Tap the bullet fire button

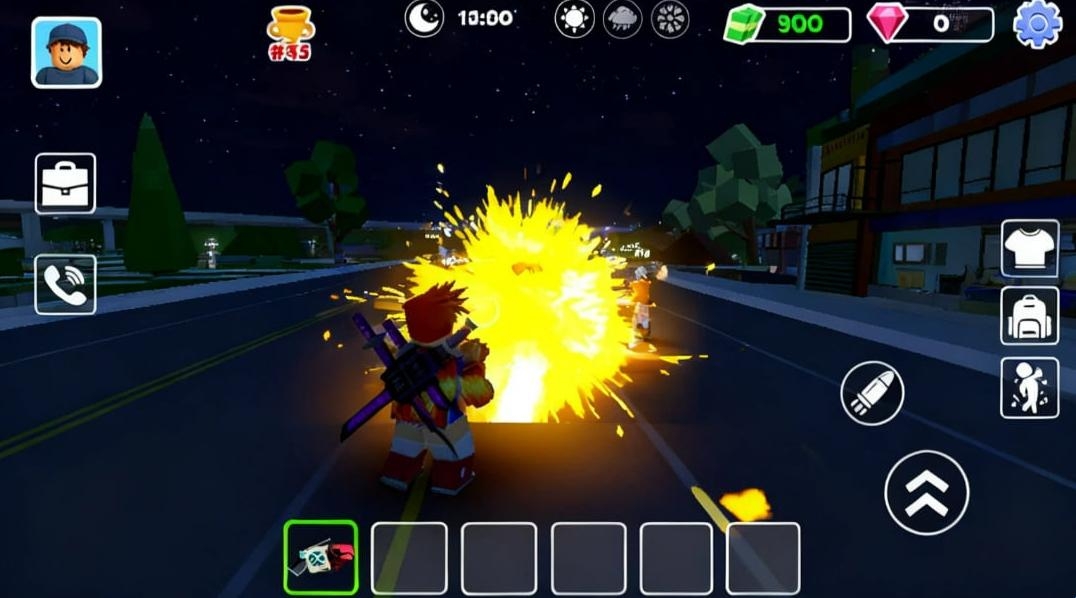pyautogui.click(x=872, y=393)
